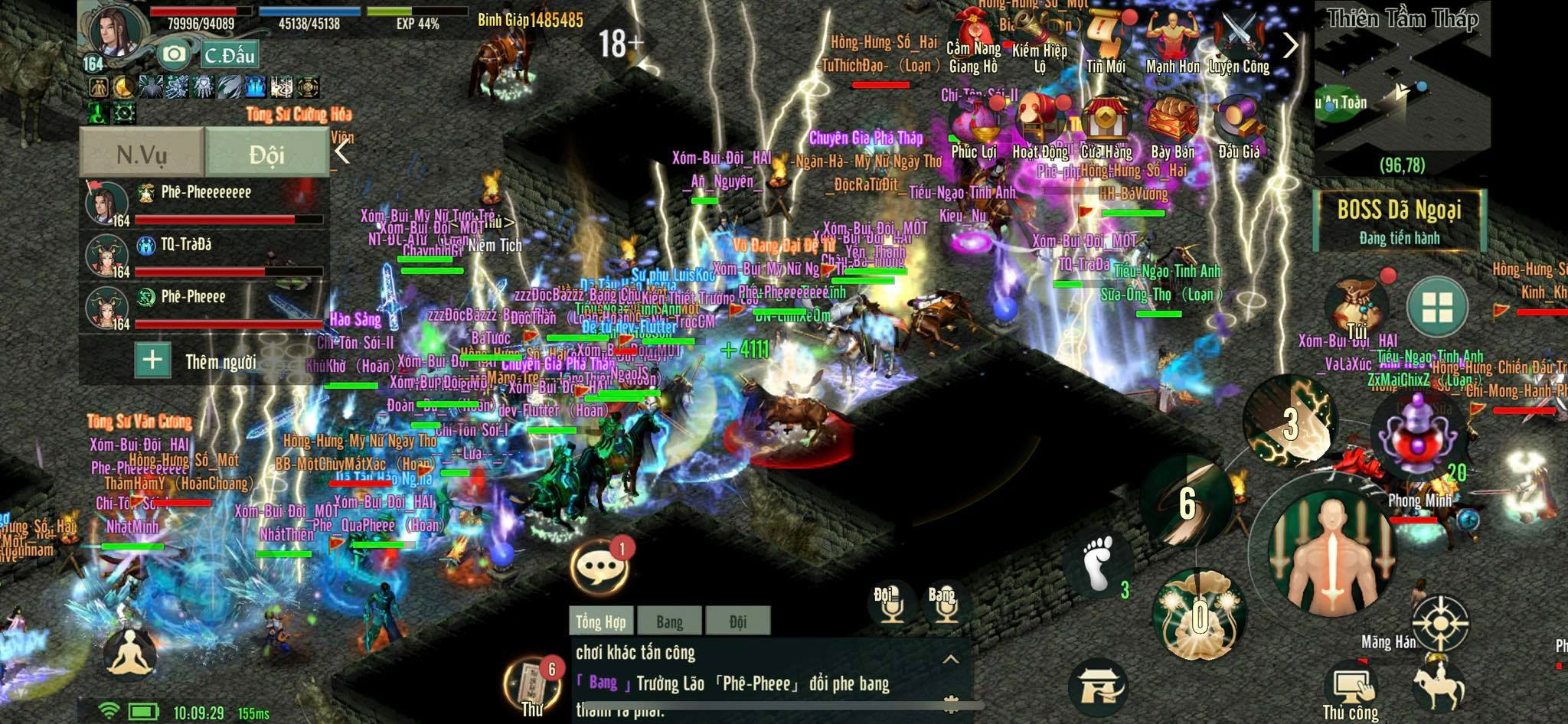Open the Đấu Giá auction house
This screenshot has width=1568, height=724.
1239,129
